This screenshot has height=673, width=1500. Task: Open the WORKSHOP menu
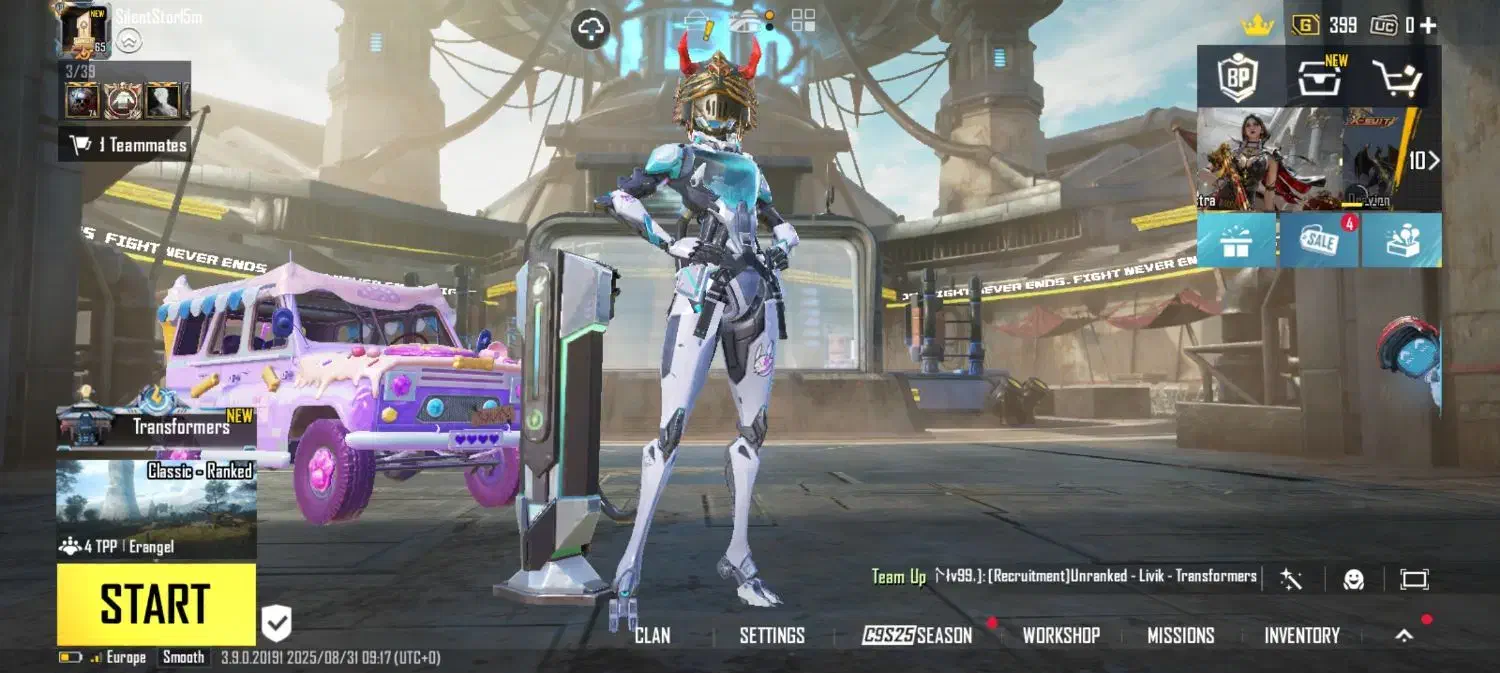point(1061,635)
